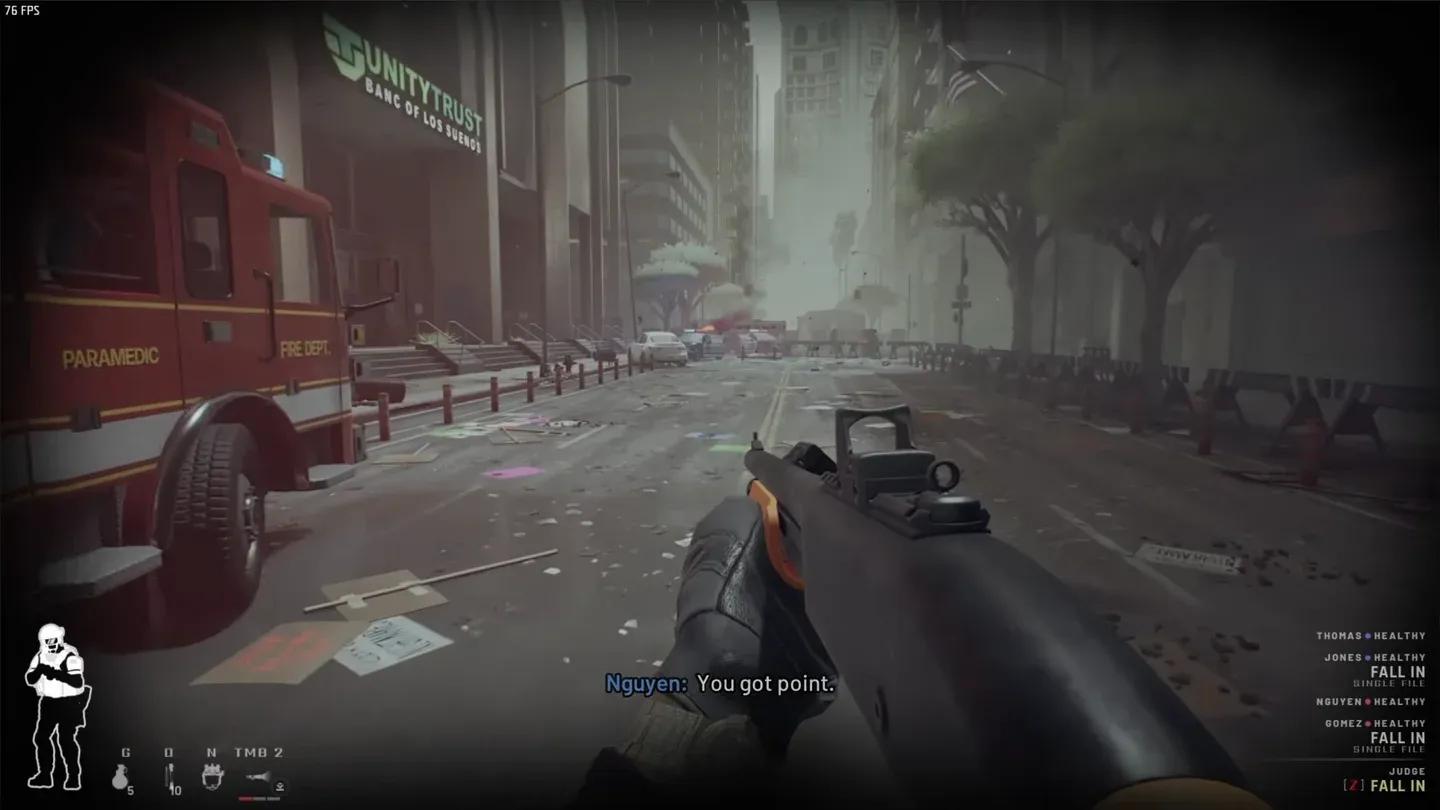Click the Z key command indicator
This screenshot has width=1440, height=810.
point(1353,784)
